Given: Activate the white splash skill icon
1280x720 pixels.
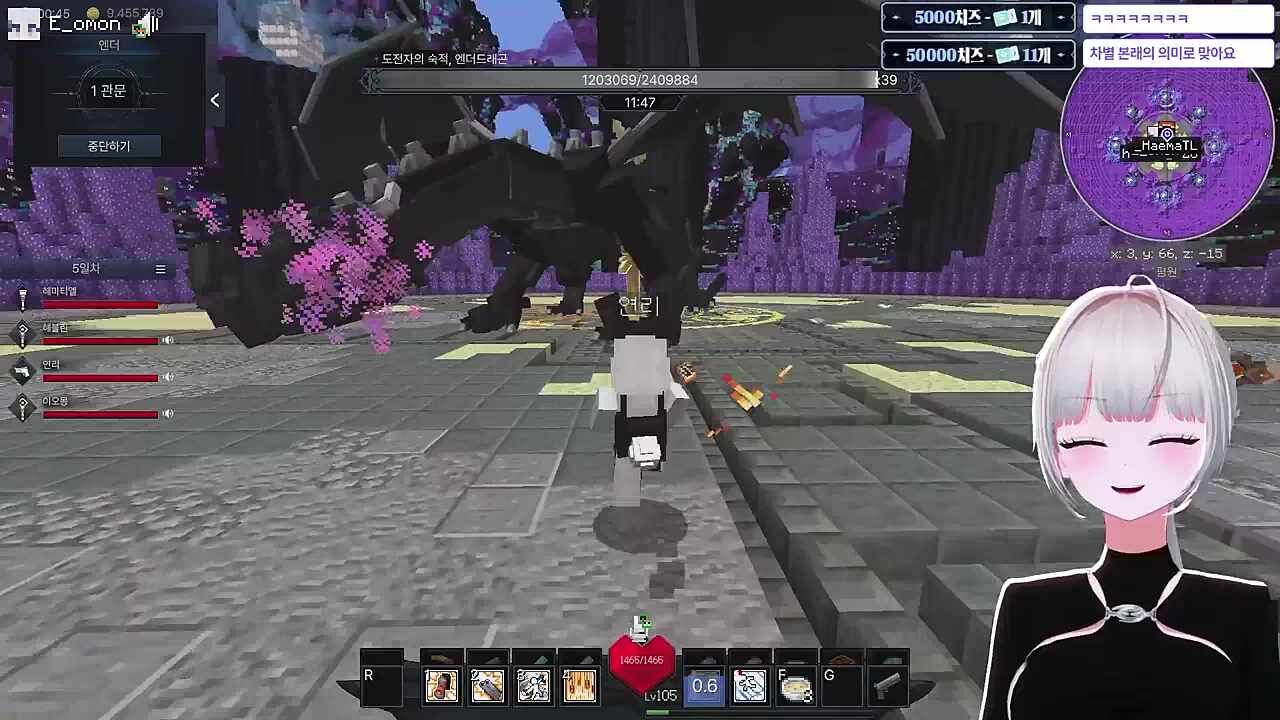Looking at the screenshot, I should (750, 685).
